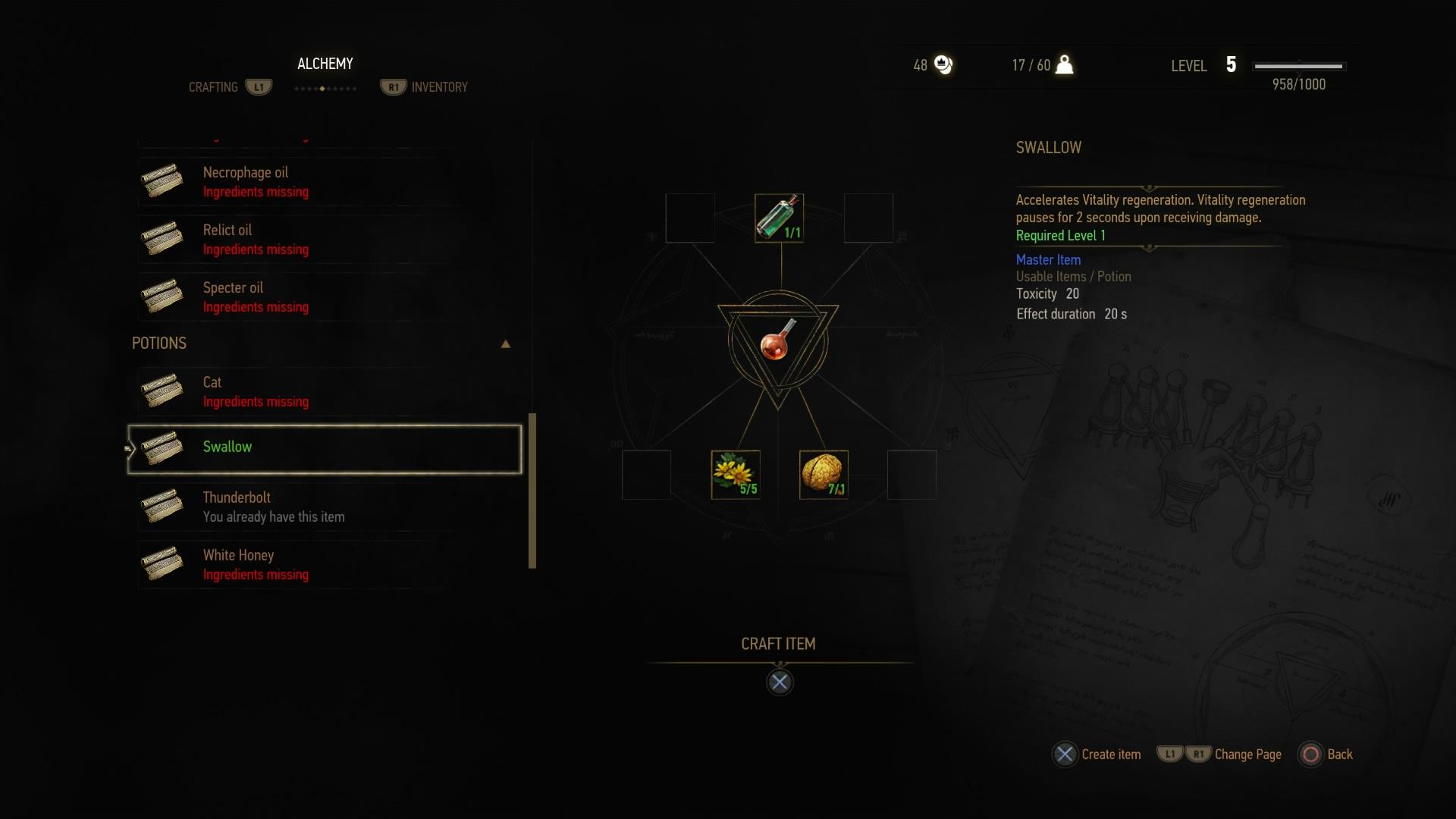Switch to the Inventory page

(x=438, y=87)
